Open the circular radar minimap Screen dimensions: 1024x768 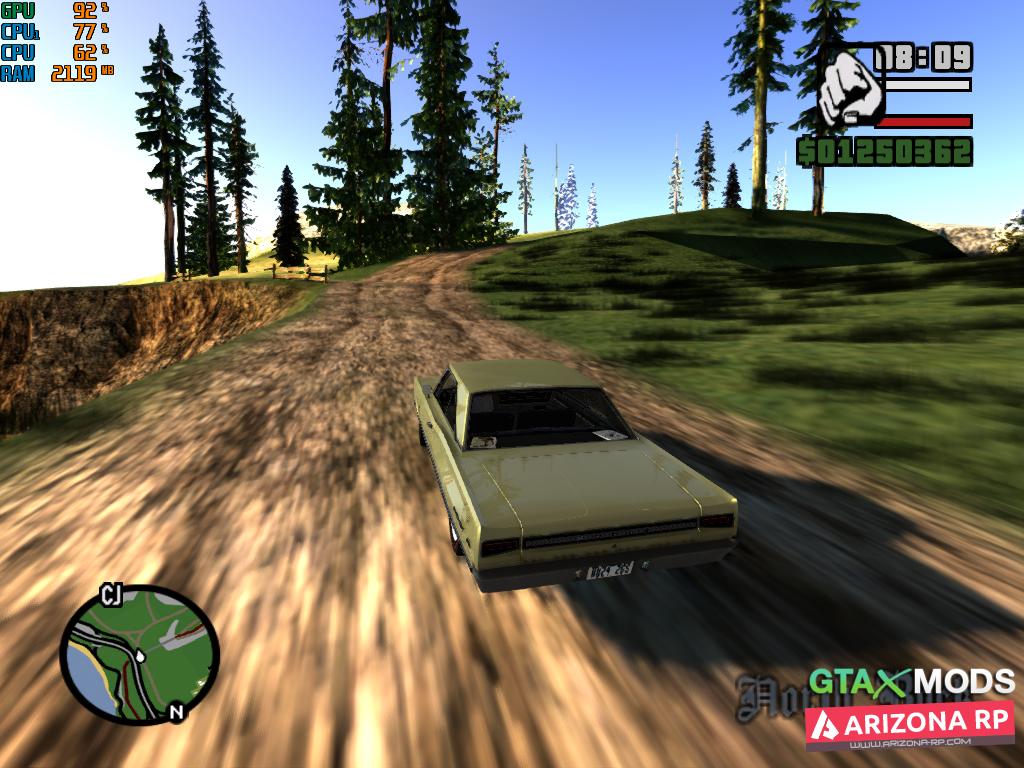pyautogui.click(x=138, y=653)
